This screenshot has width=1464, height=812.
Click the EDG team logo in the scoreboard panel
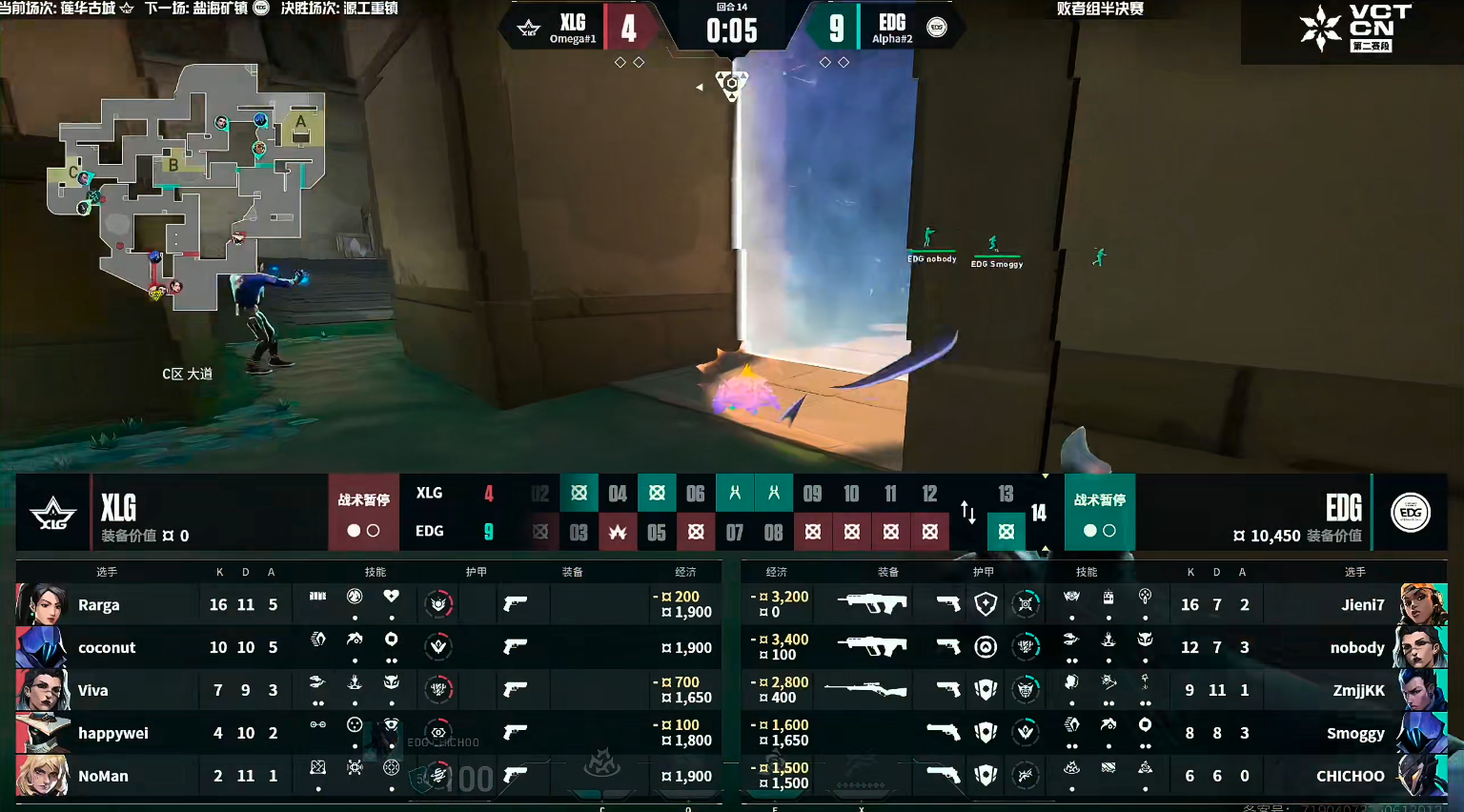1411,513
